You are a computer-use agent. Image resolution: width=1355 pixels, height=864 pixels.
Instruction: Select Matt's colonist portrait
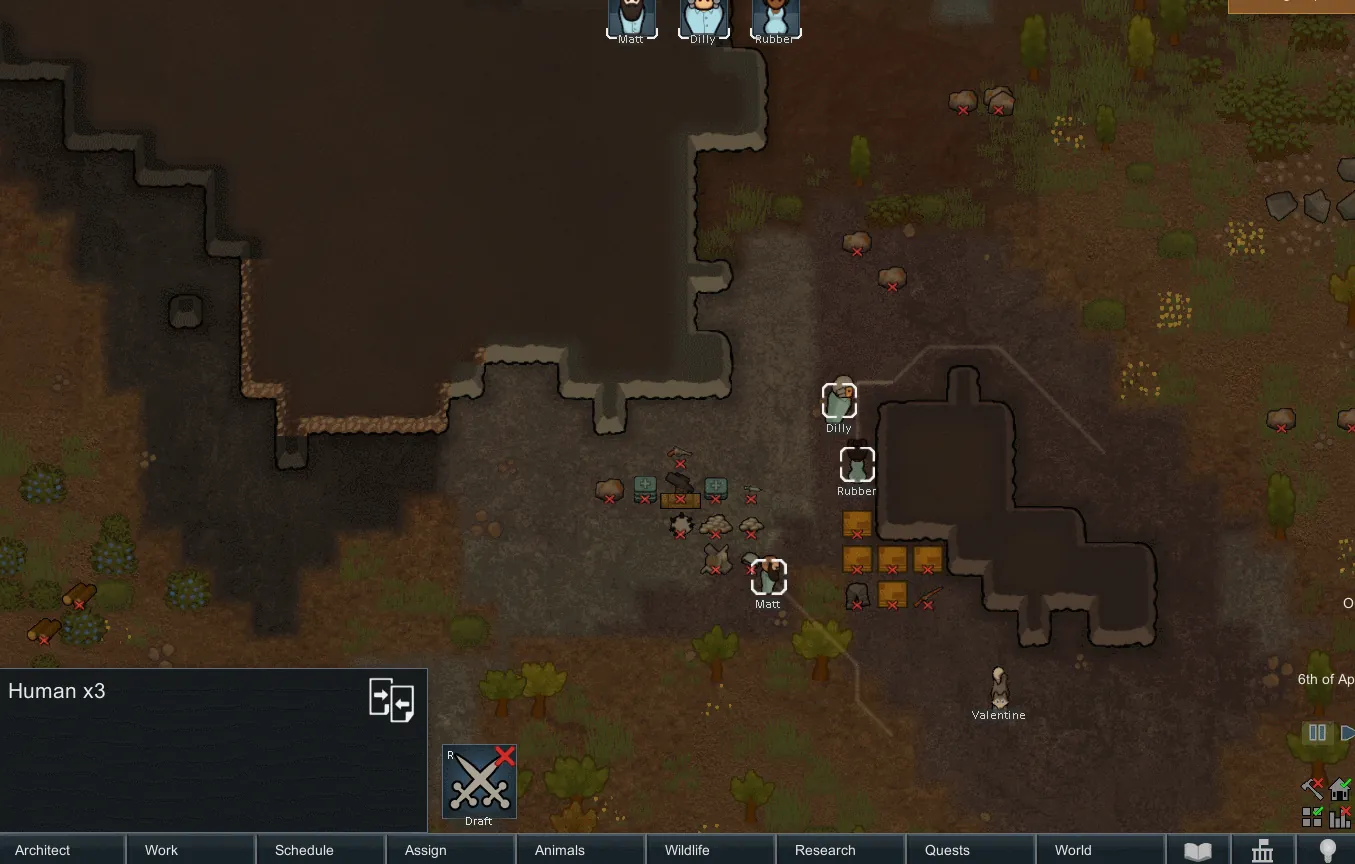coord(632,17)
